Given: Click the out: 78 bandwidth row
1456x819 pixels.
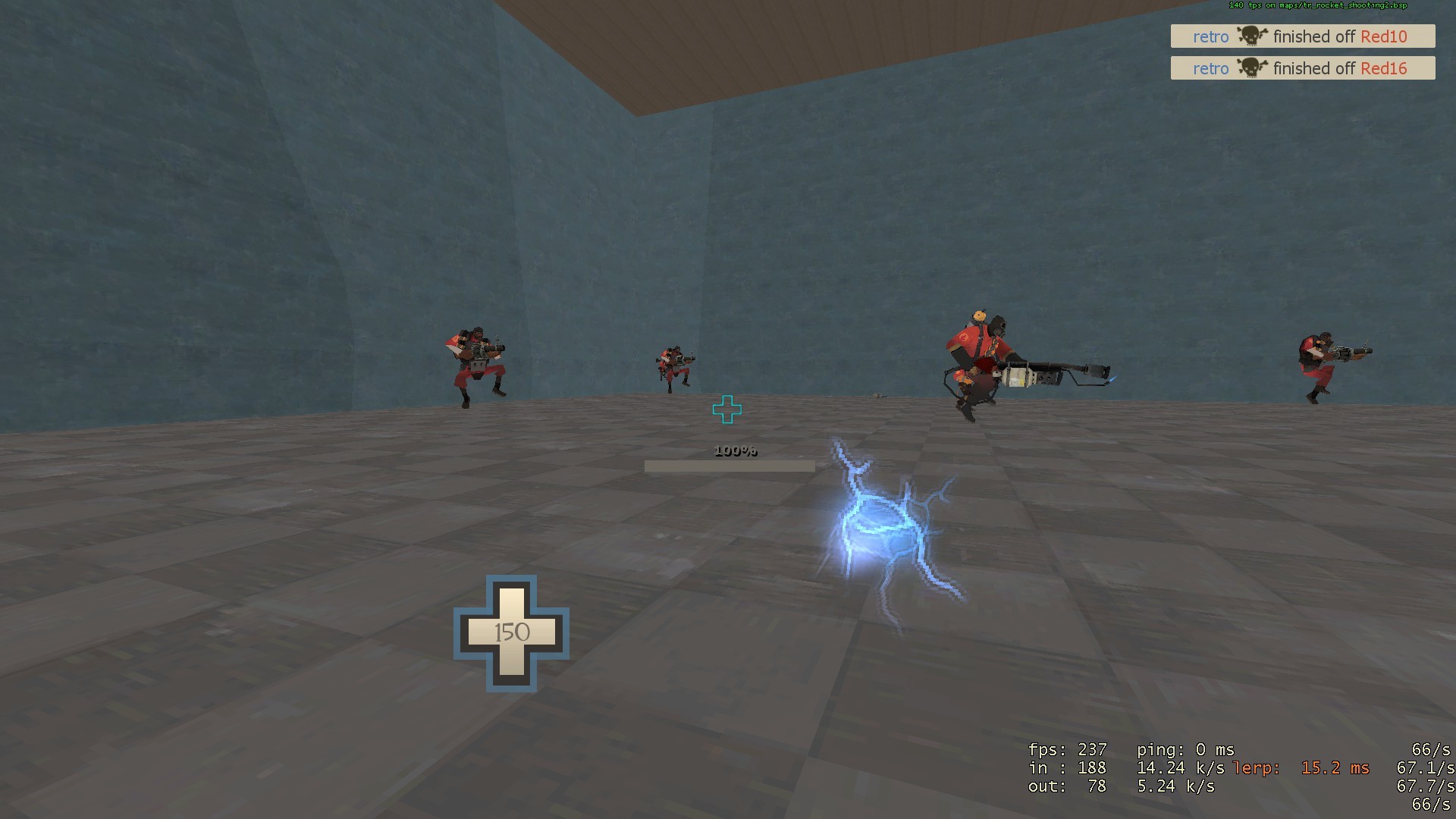Looking at the screenshot, I should coord(1065,786).
